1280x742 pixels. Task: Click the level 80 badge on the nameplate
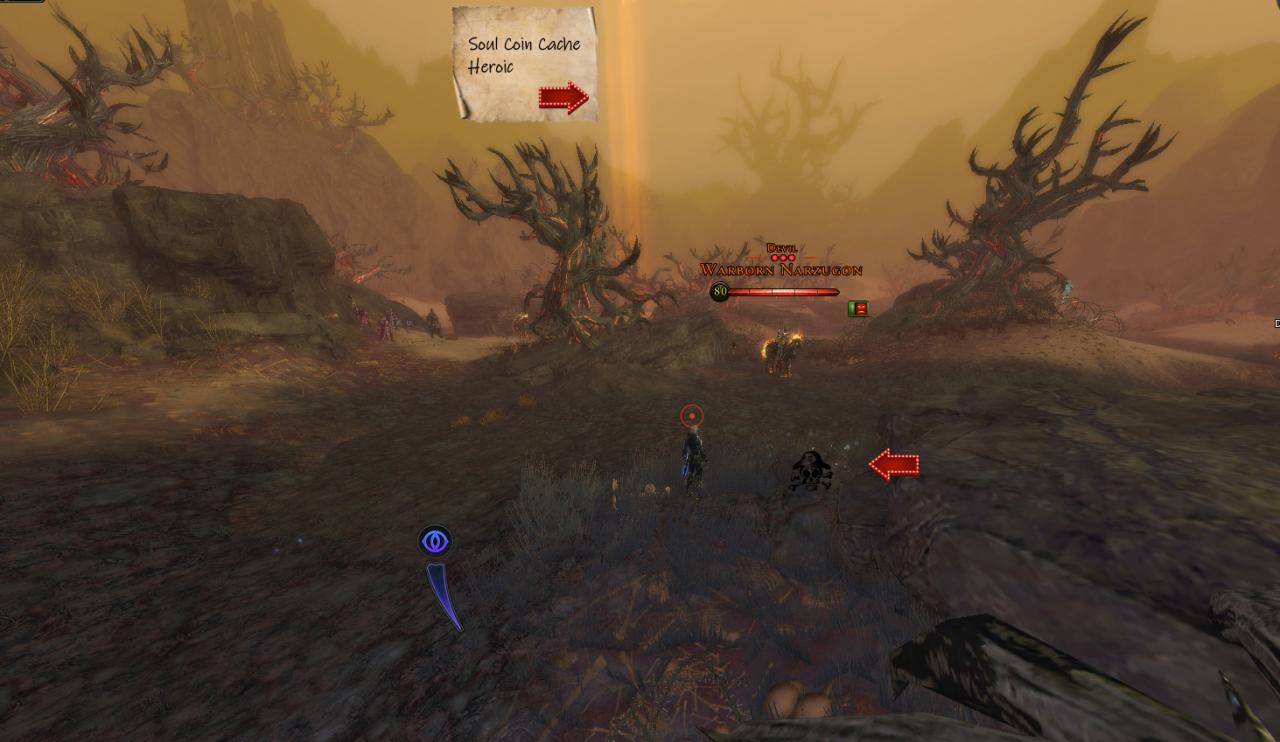719,291
